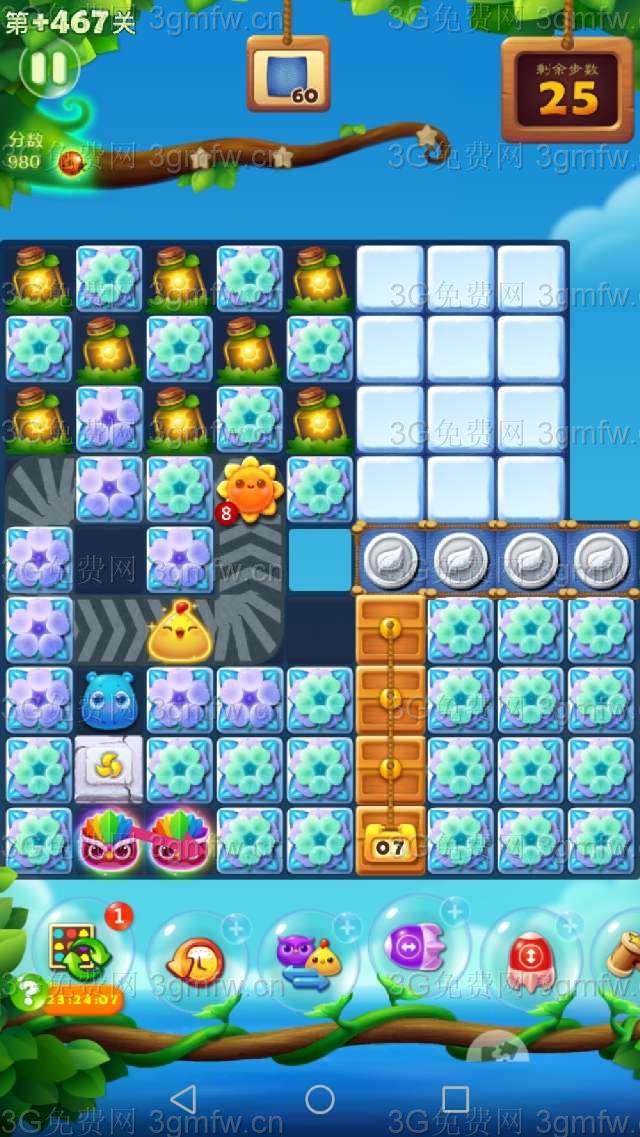Screen dimensions: 640x1137
Task: Open the green question mark help
Action: coord(30,991)
